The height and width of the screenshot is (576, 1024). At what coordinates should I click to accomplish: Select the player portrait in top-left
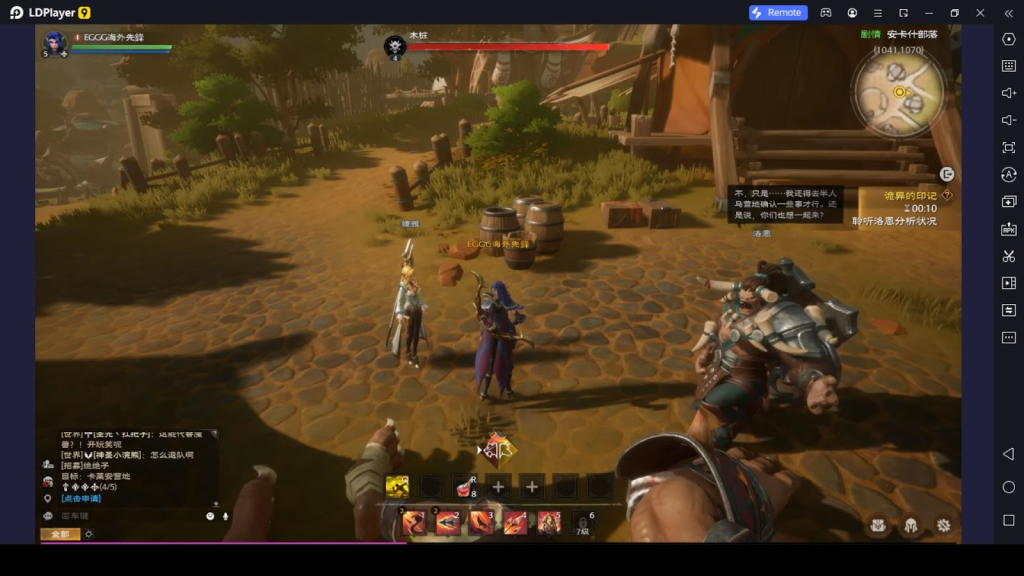pos(56,43)
